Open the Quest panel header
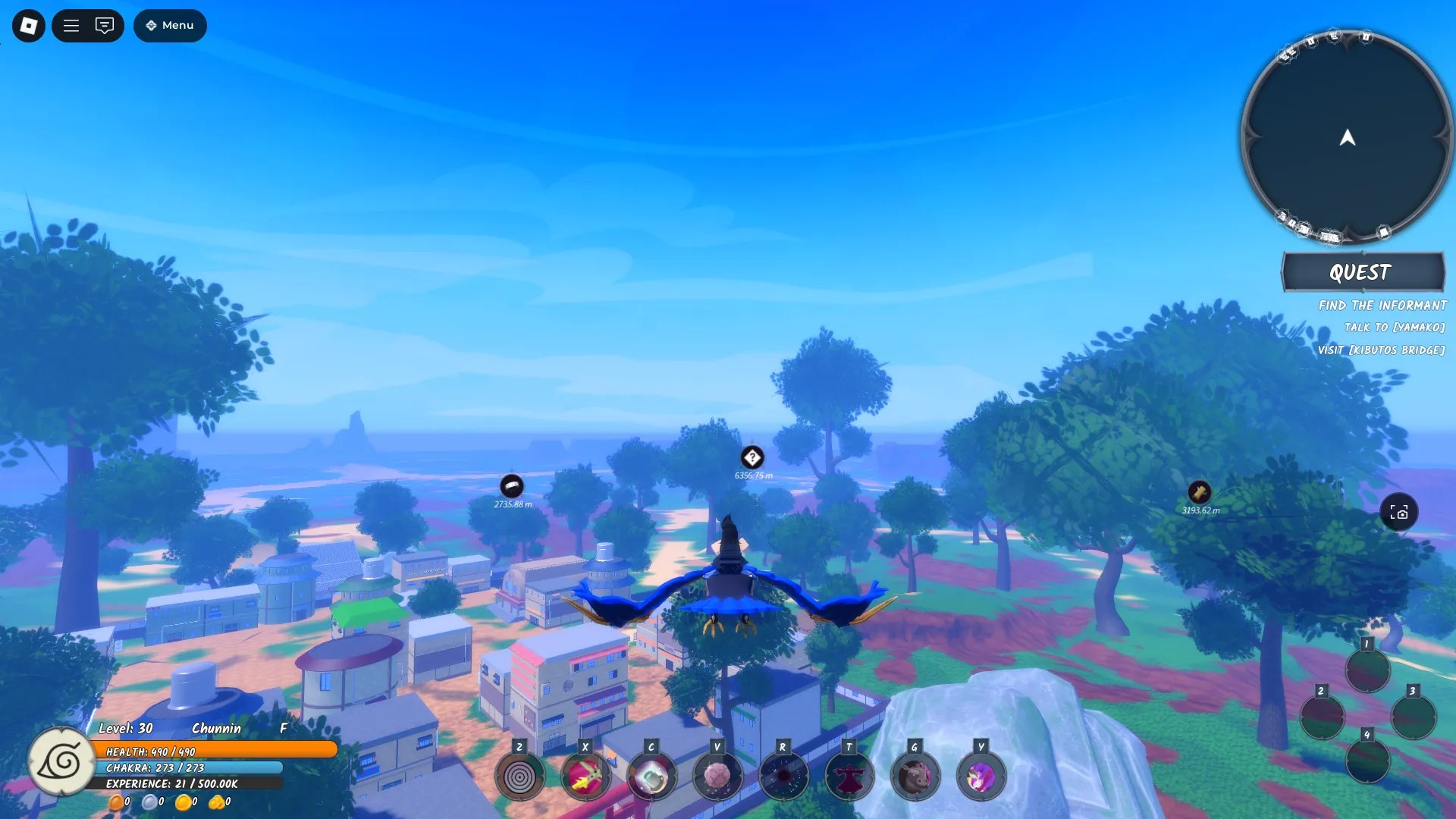The image size is (1456, 819). (1363, 272)
